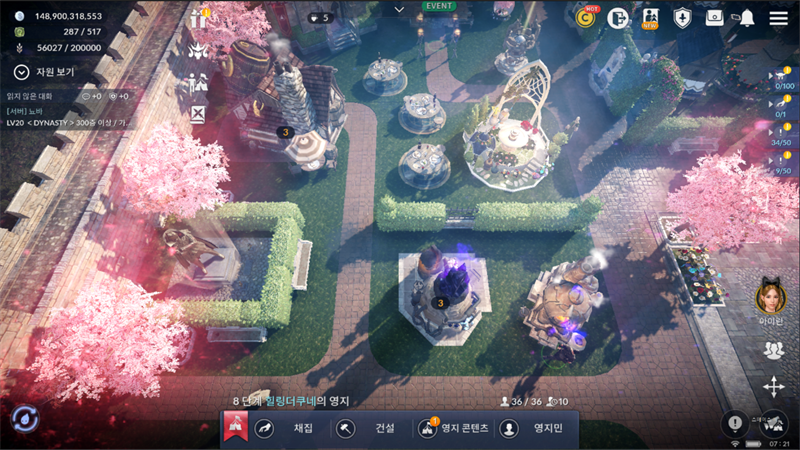Open the shield with plus icon
The image size is (800, 450).
[x=682, y=17]
